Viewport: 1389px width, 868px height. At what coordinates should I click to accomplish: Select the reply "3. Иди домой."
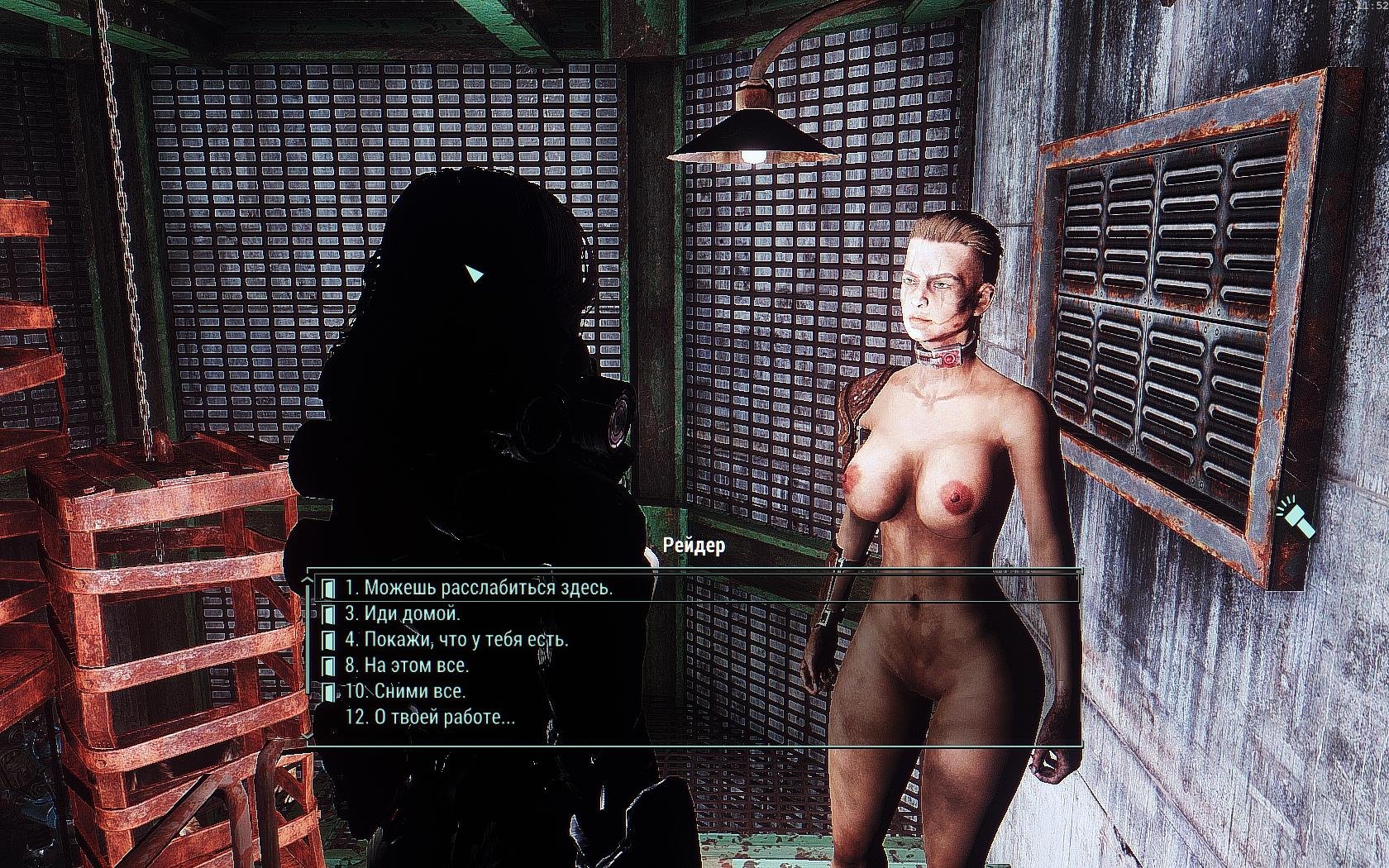403,613
